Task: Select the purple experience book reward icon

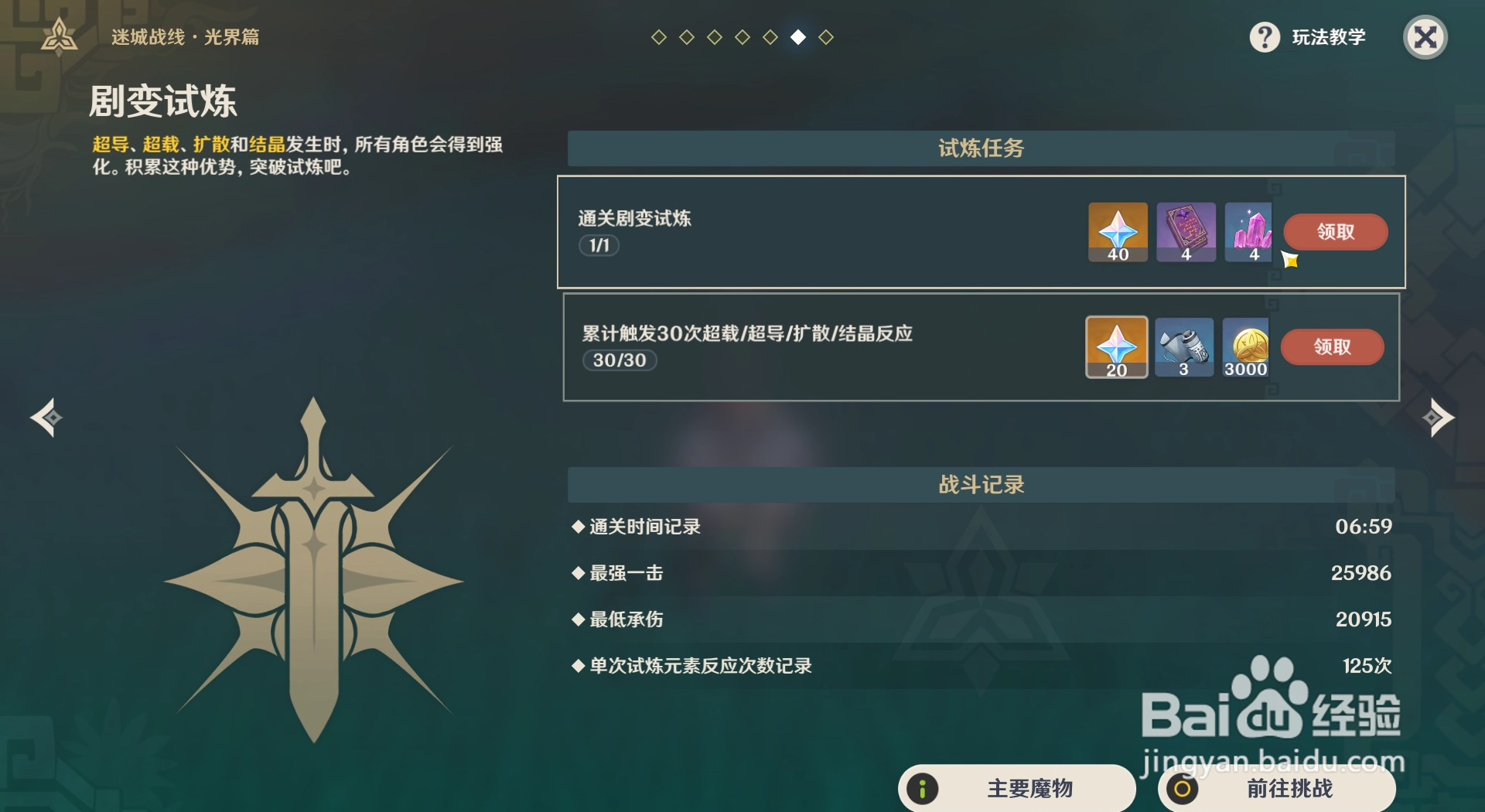Action: [x=1185, y=231]
